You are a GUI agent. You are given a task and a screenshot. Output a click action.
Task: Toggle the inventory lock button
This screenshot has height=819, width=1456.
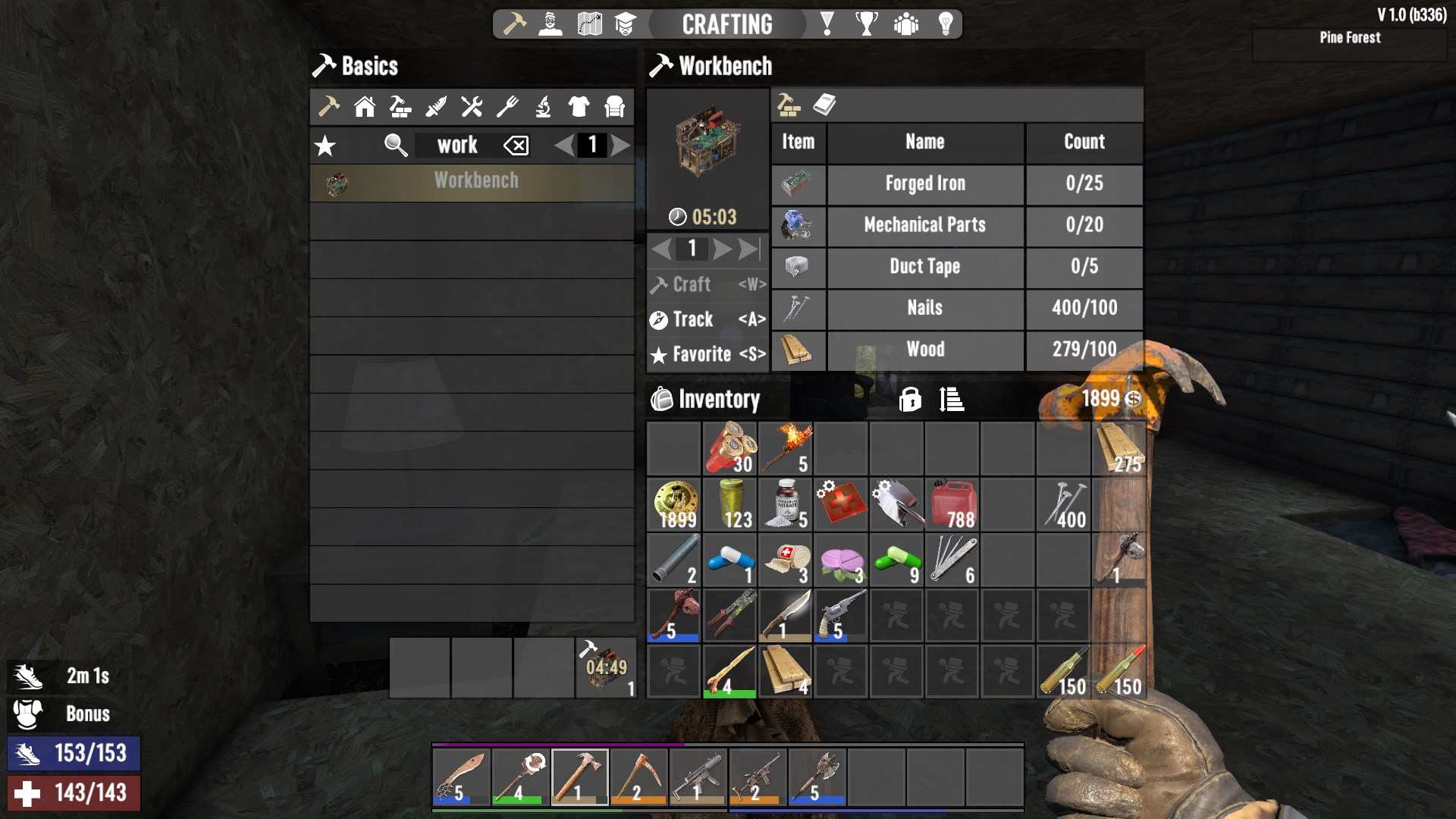pyautogui.click(x=910, y=399)
